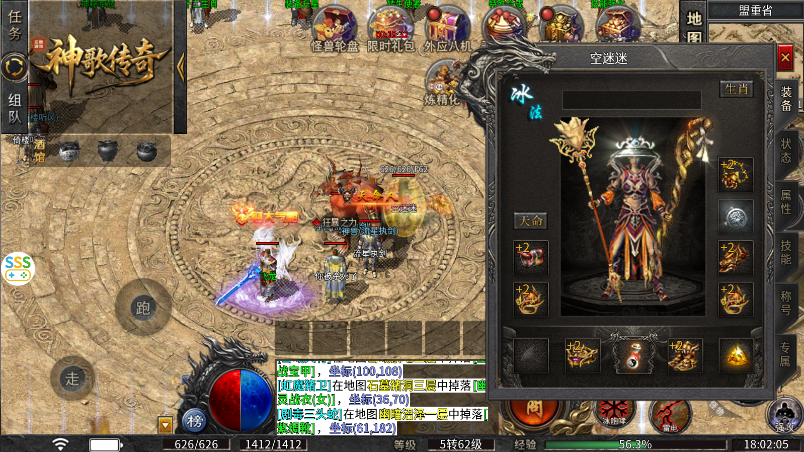Select the yin-yang potion bottle slot
804x452 pixels.
point(632,356)
